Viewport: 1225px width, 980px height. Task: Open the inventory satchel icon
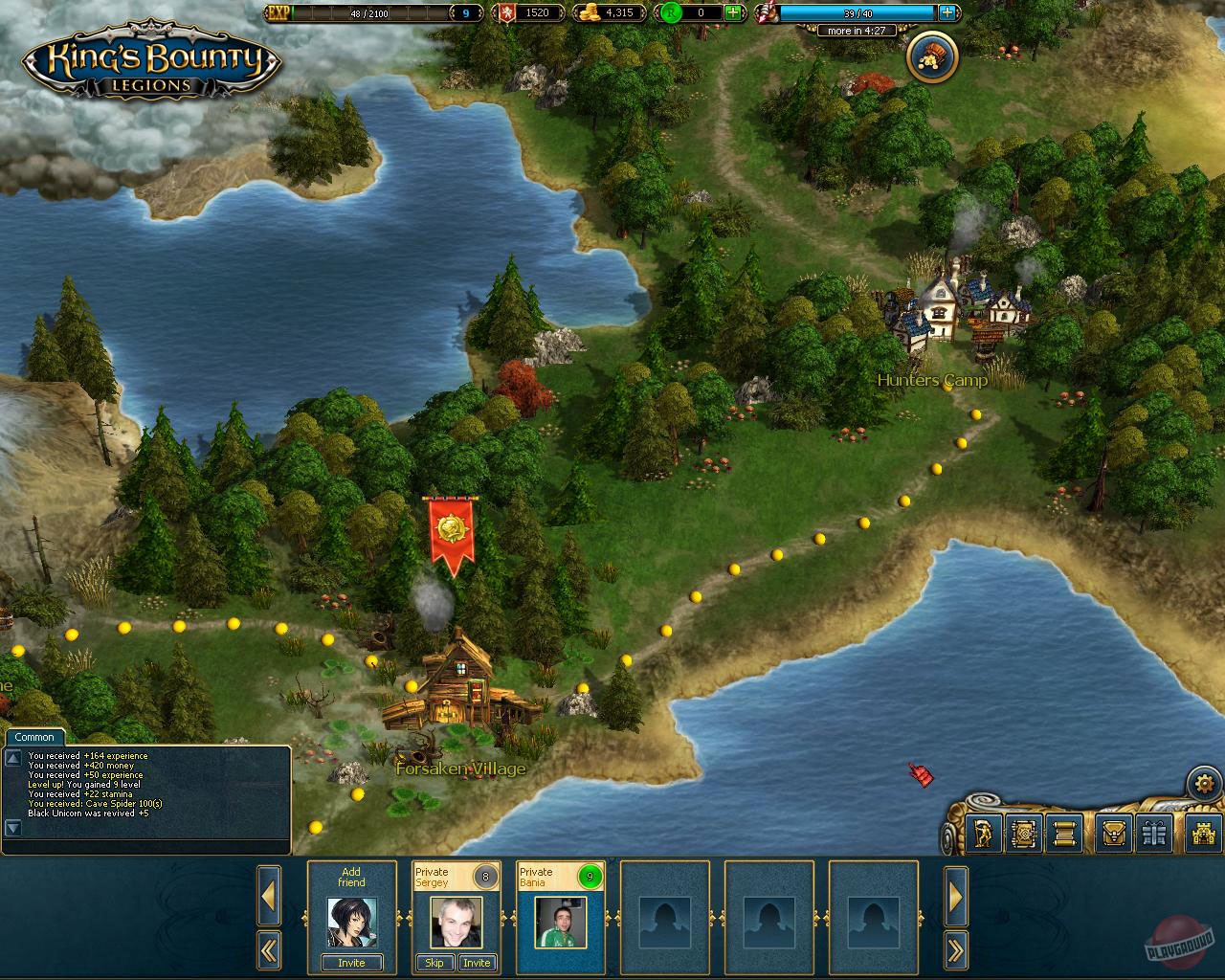[x=1115, y=834]
